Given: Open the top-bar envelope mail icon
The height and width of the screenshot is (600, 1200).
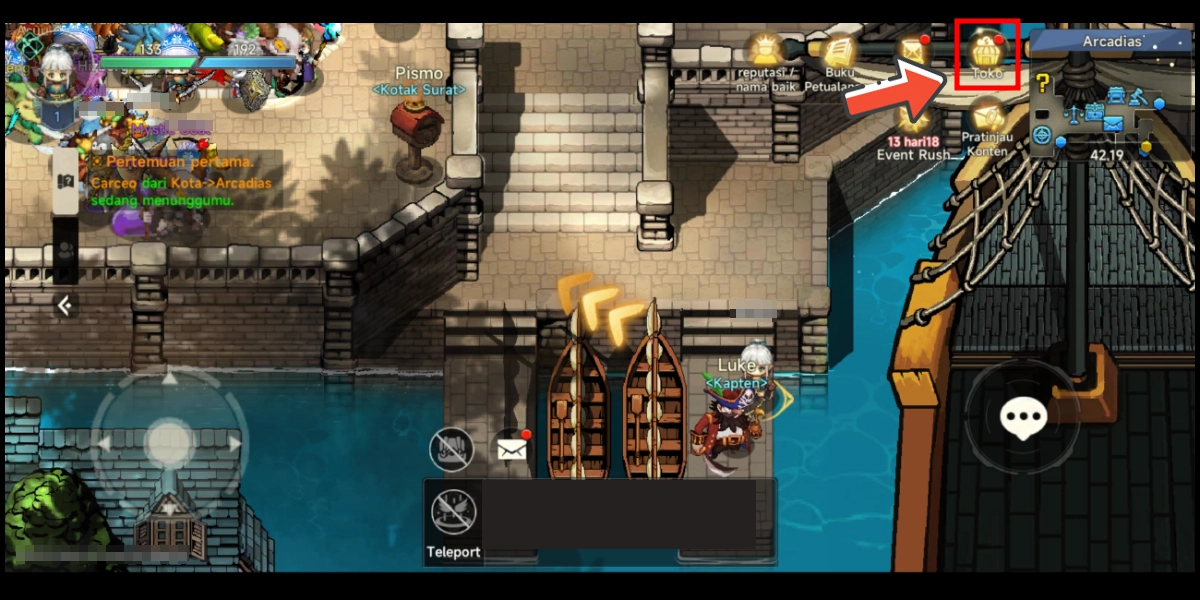Looking at the screenshot, I should (x=911, y=50).
